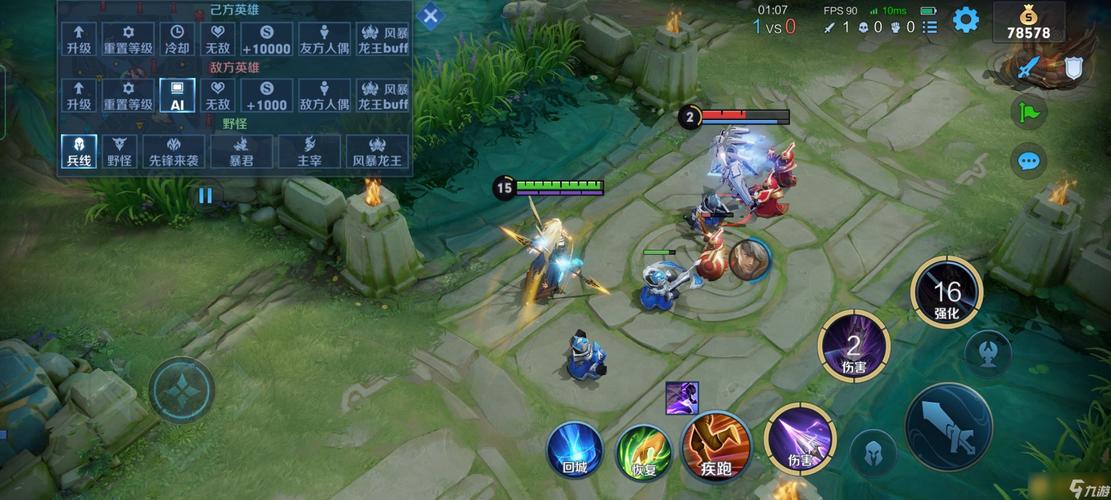
Task: Summon the 主宰 overlord monster
Action: pyautogui.click(x=309, y=151)
